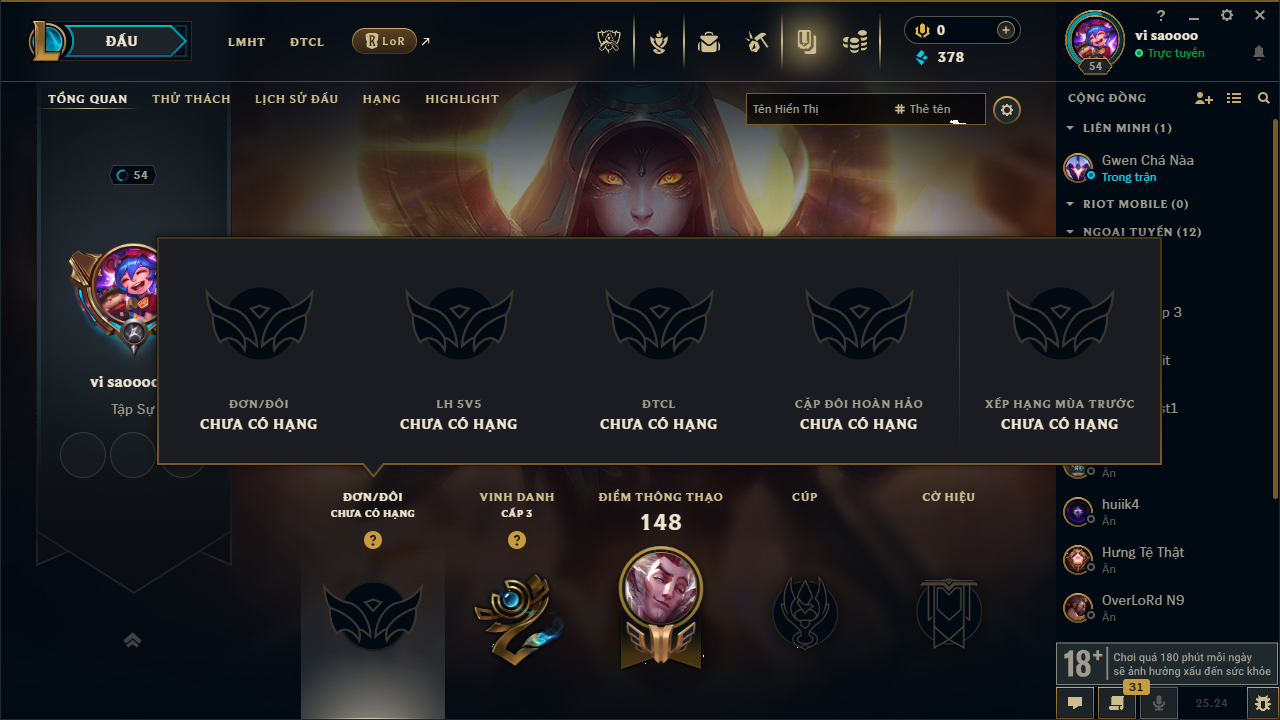Close the client window
The width and height of the screenshot is (1280, 720).
(x=1259, y=15)
